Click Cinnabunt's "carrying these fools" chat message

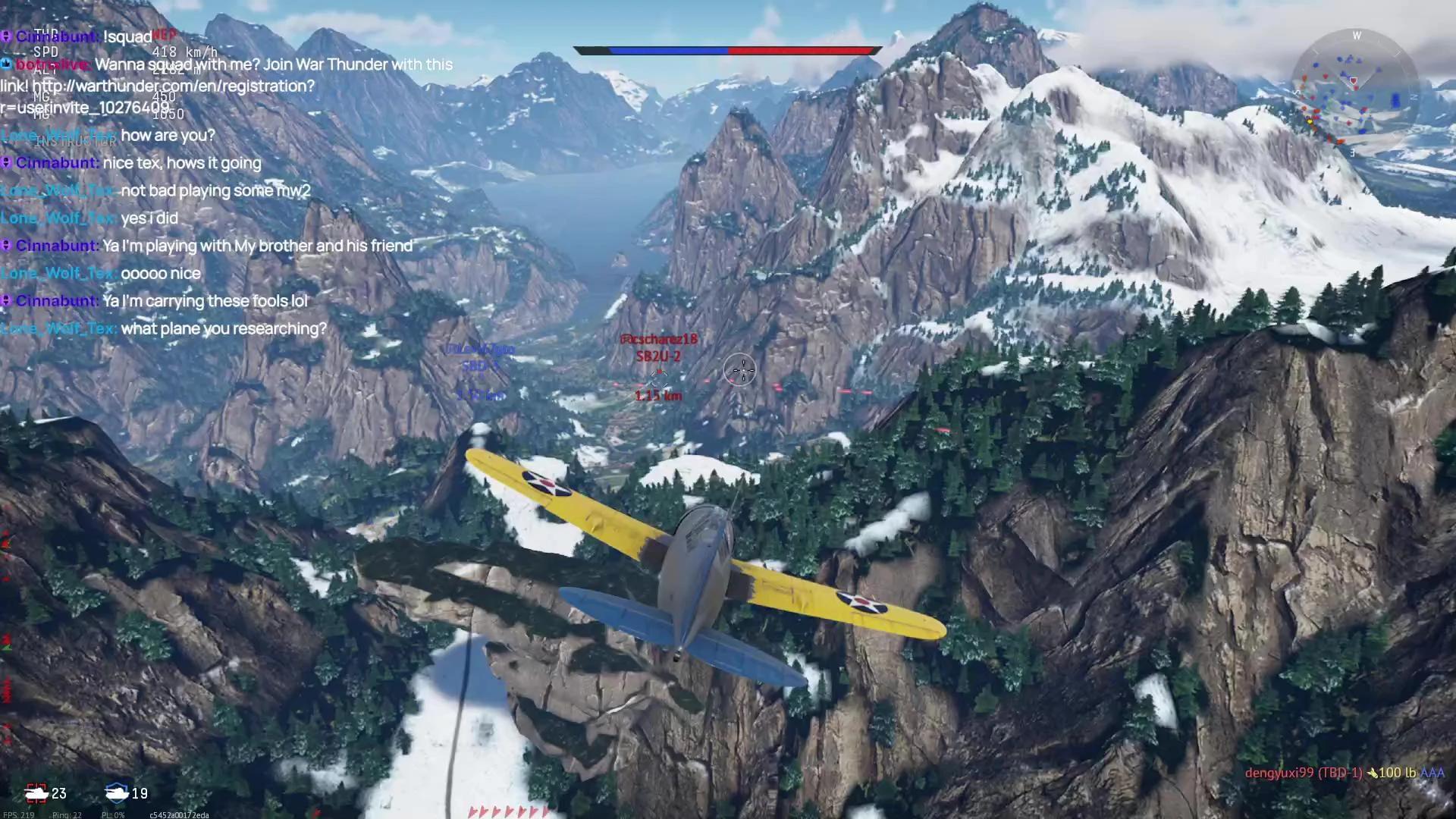pos(205,301)
